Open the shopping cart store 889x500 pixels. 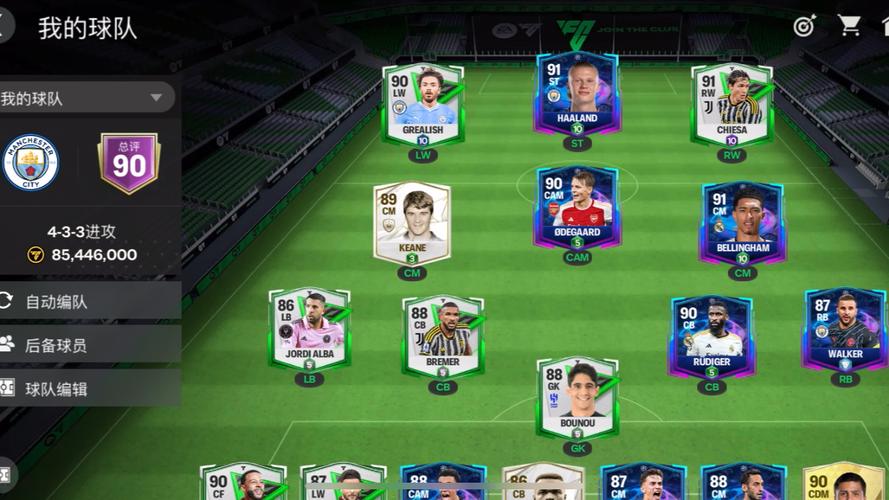pyautogui.click(x=850, y=27)
